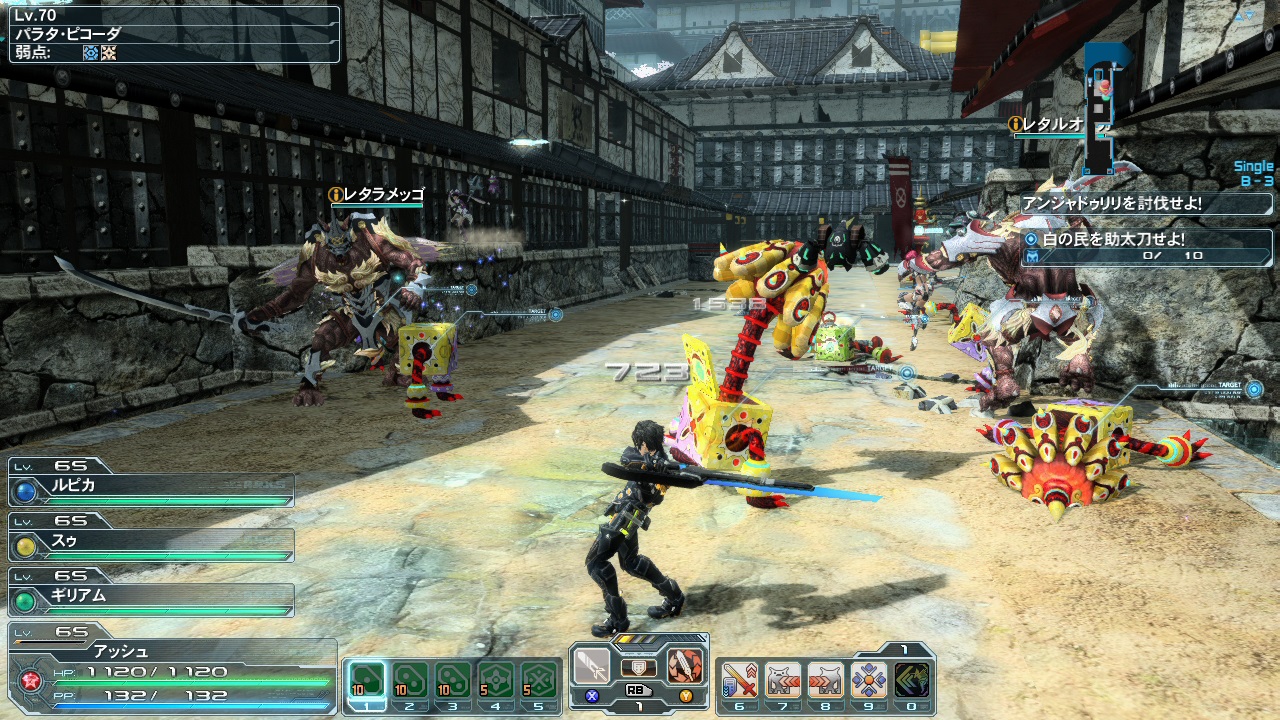Use the slot 8 creature arrows skill
1280x720 pixels.
(x=826, y=680)
